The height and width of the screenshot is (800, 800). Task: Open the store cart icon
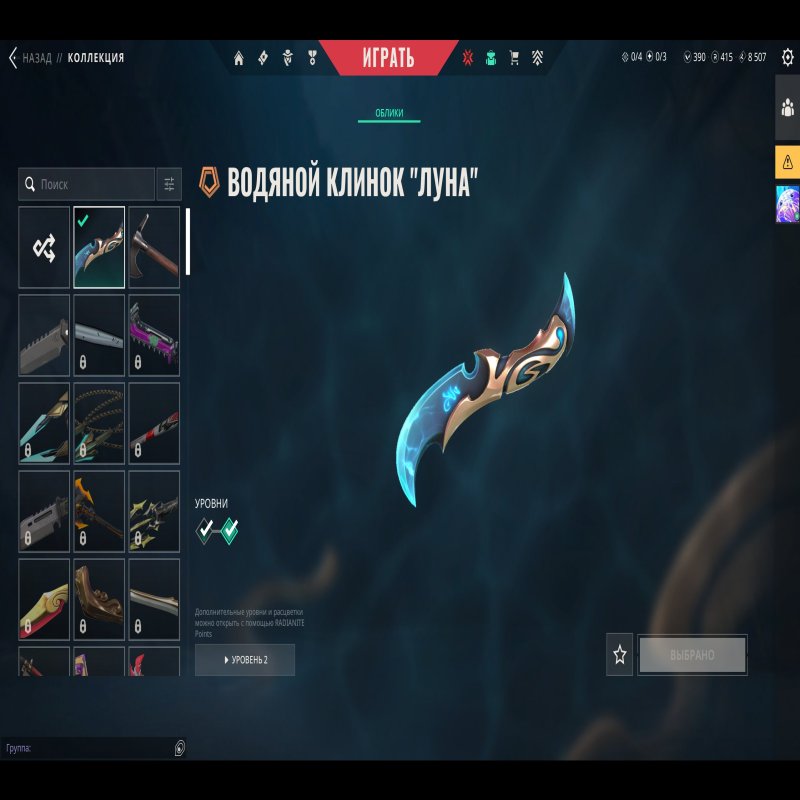point(514,58)
